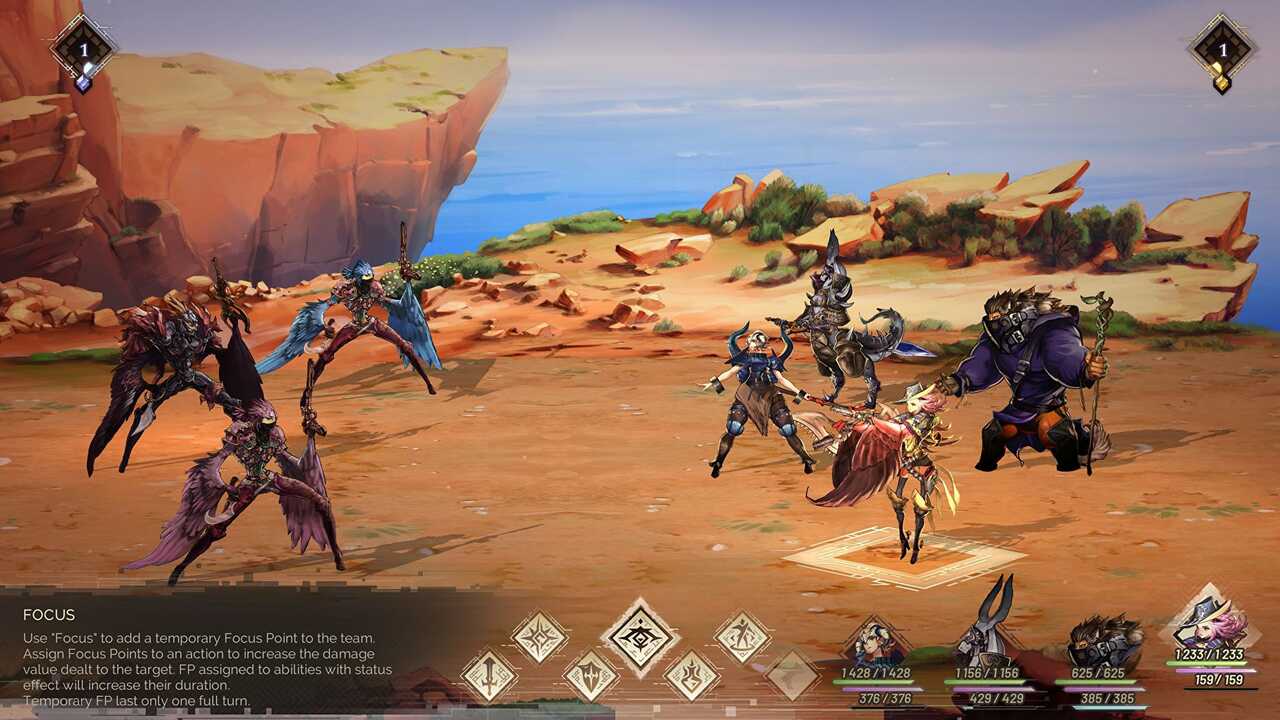The image size is (1280, 720).
Task: Activate the highlighted Focus command
Action: coord(640,637)
